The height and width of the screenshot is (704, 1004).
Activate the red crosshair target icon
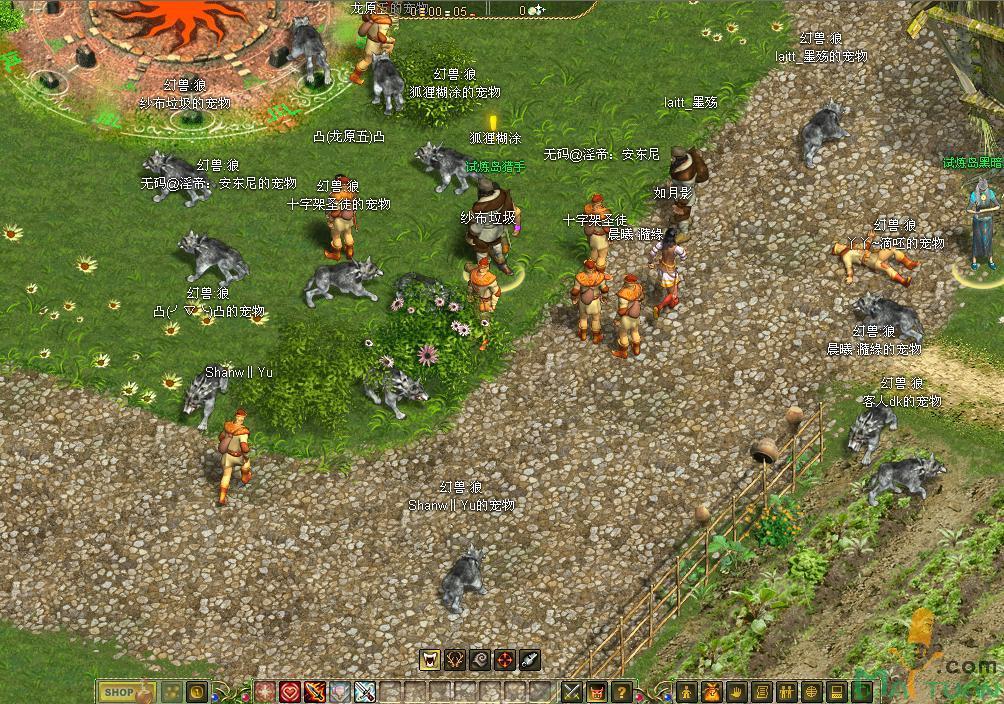[x=506, y=659]
